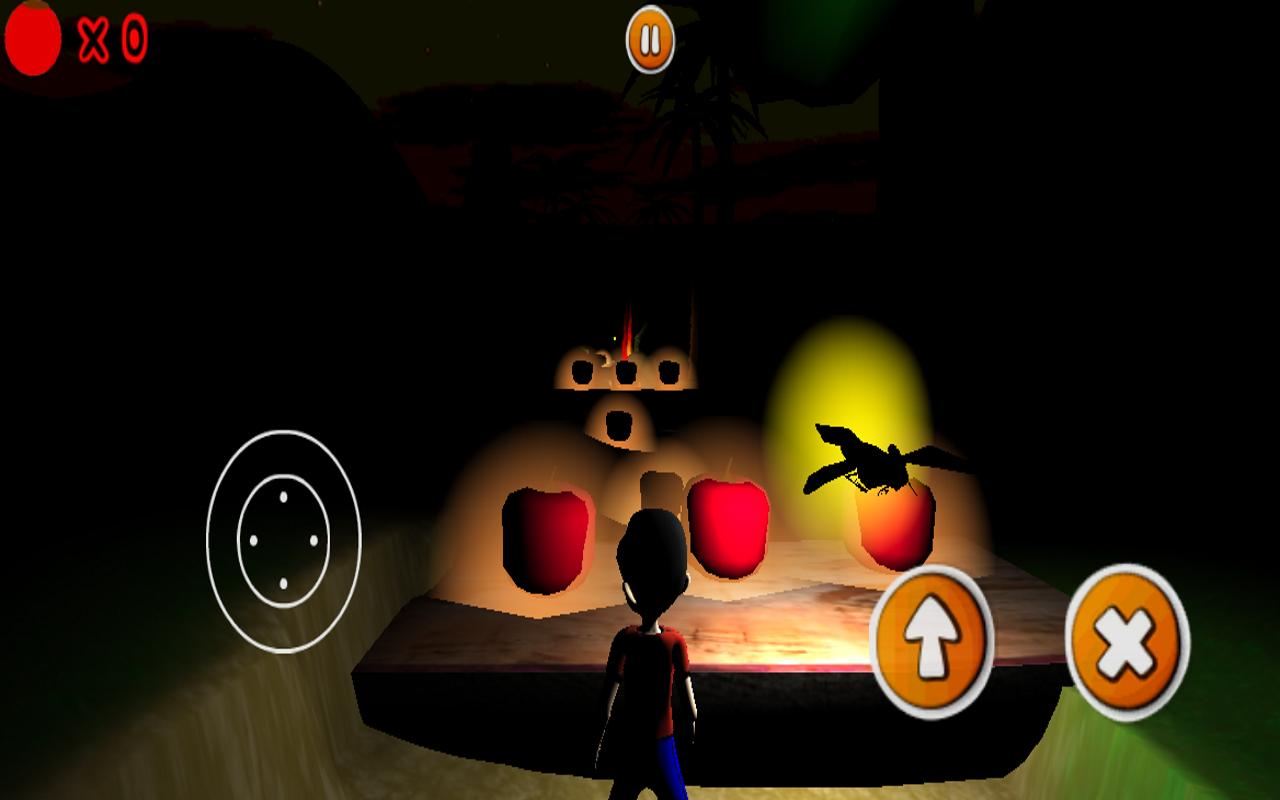Tap the sandcastle structure behind the apples
This screenshot has height=800, width=1280.
(x=625, y=390)
